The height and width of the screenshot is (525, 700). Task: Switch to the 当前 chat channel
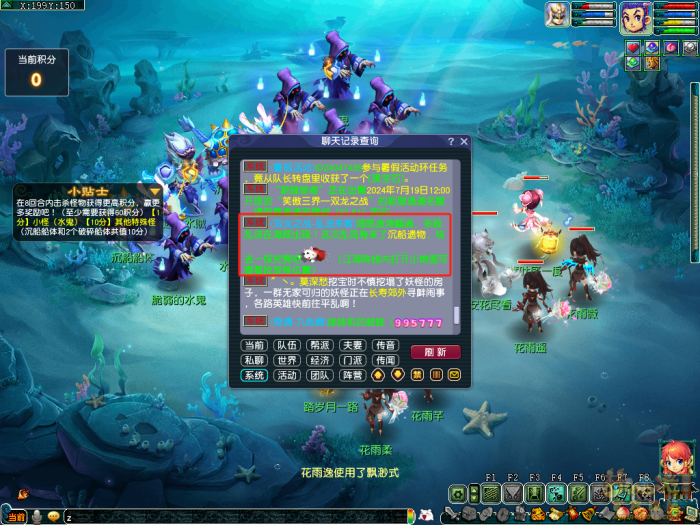pos(254,345)
